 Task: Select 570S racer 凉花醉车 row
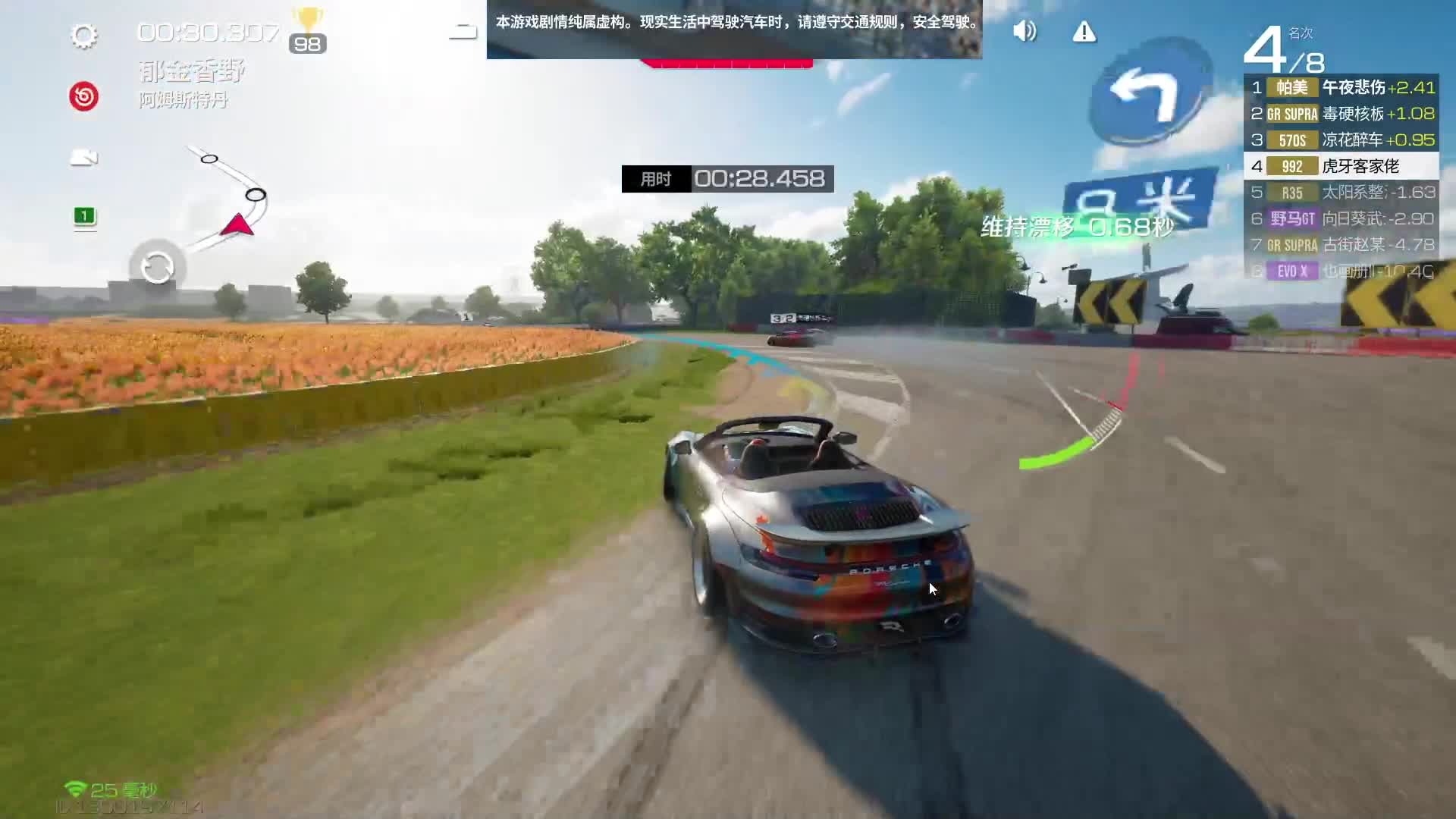(x=1341, y=140)
